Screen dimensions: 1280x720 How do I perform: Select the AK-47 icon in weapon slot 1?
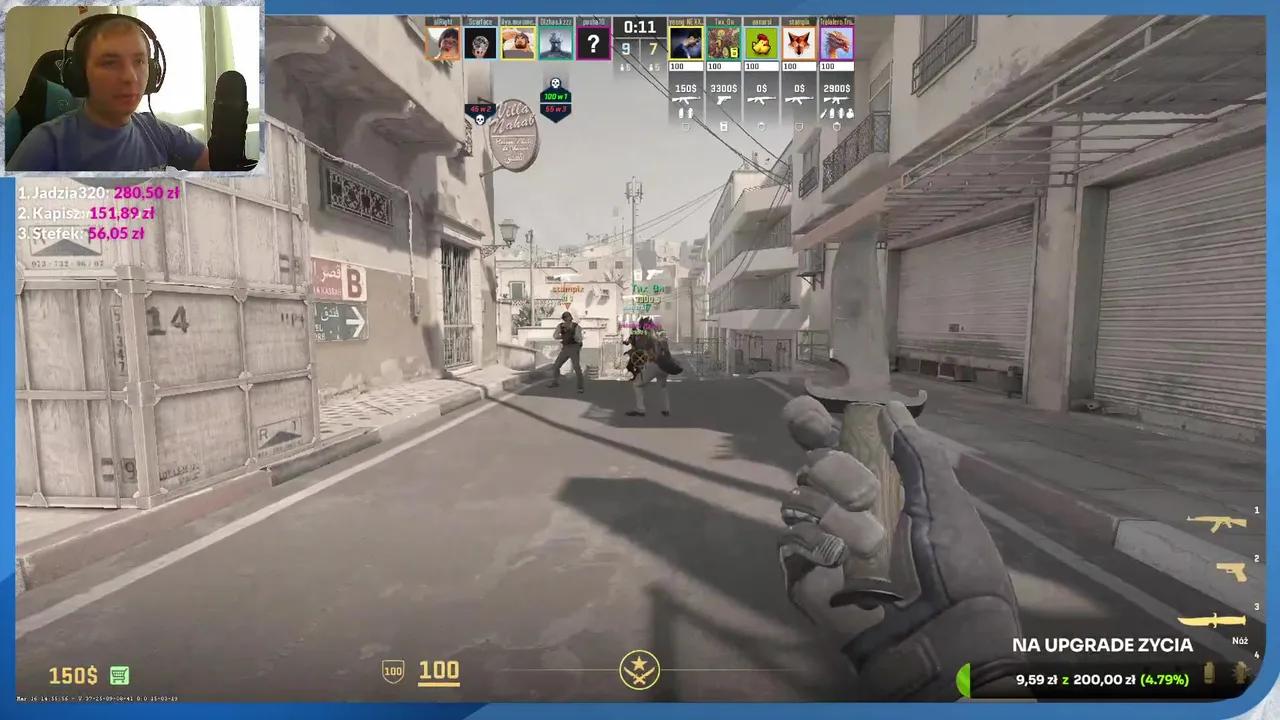pos(1215,522)
